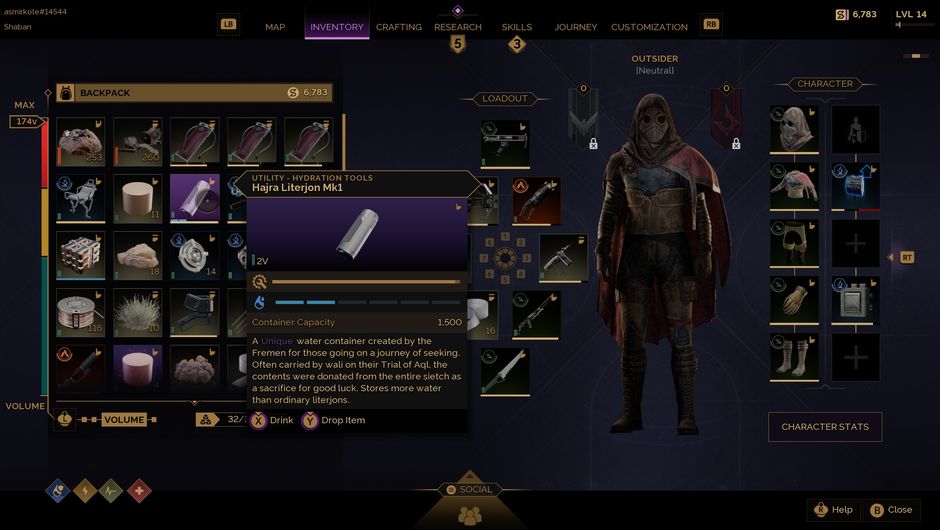This screenshot has width=940, height=530.
Task: Click the Volume sort button
Action: pos(124,420)
